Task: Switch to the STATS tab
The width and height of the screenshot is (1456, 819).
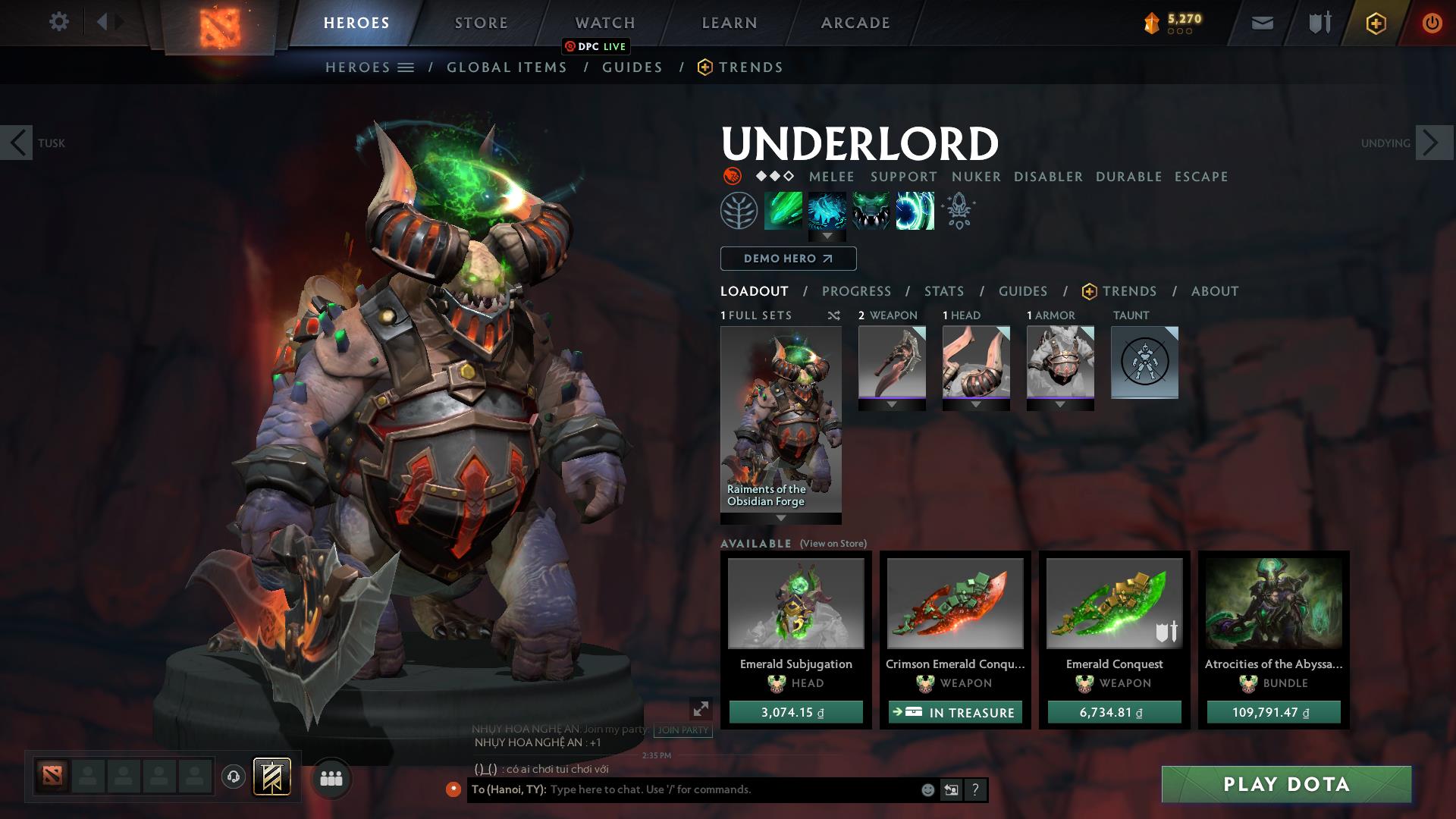Action: [x=943, y=290]
